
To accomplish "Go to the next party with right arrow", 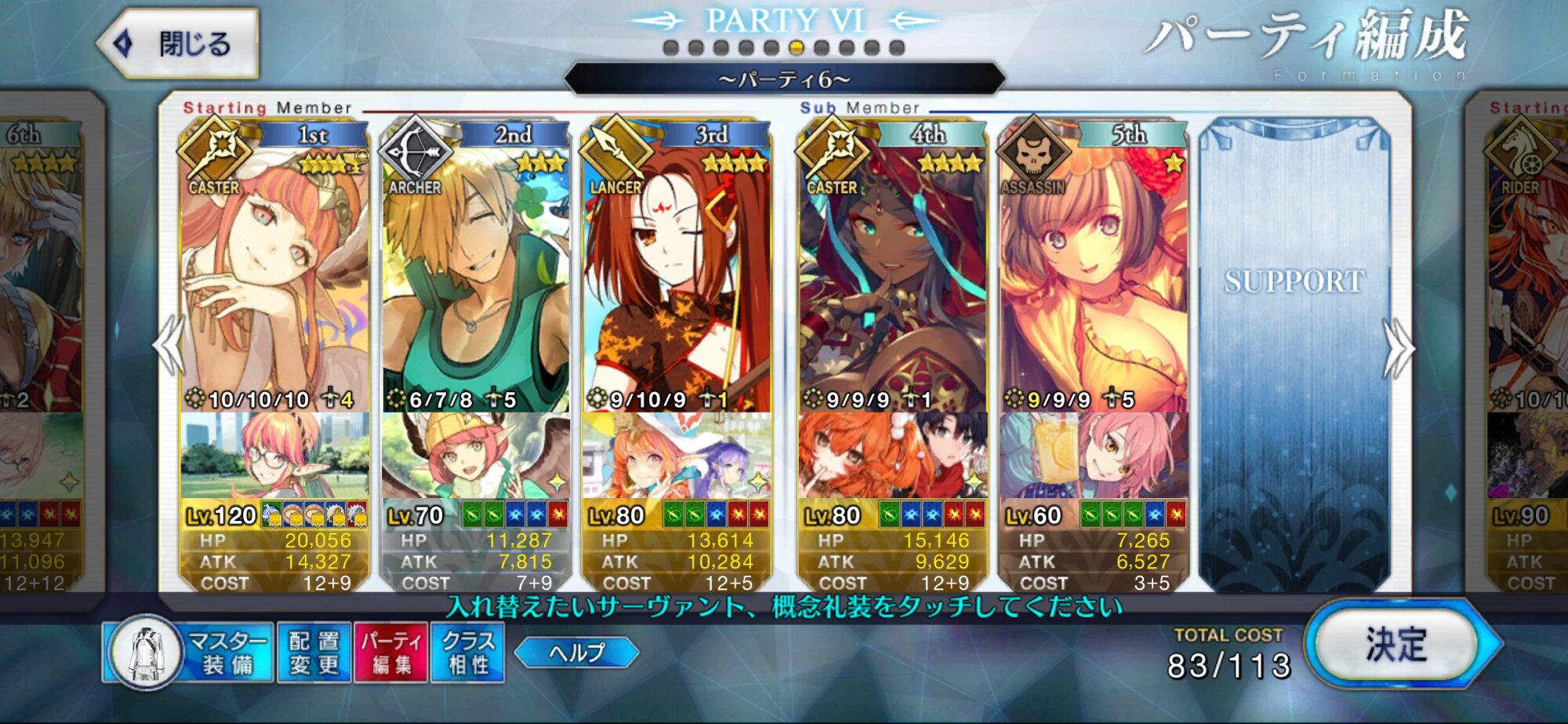I will [1398, 348].
